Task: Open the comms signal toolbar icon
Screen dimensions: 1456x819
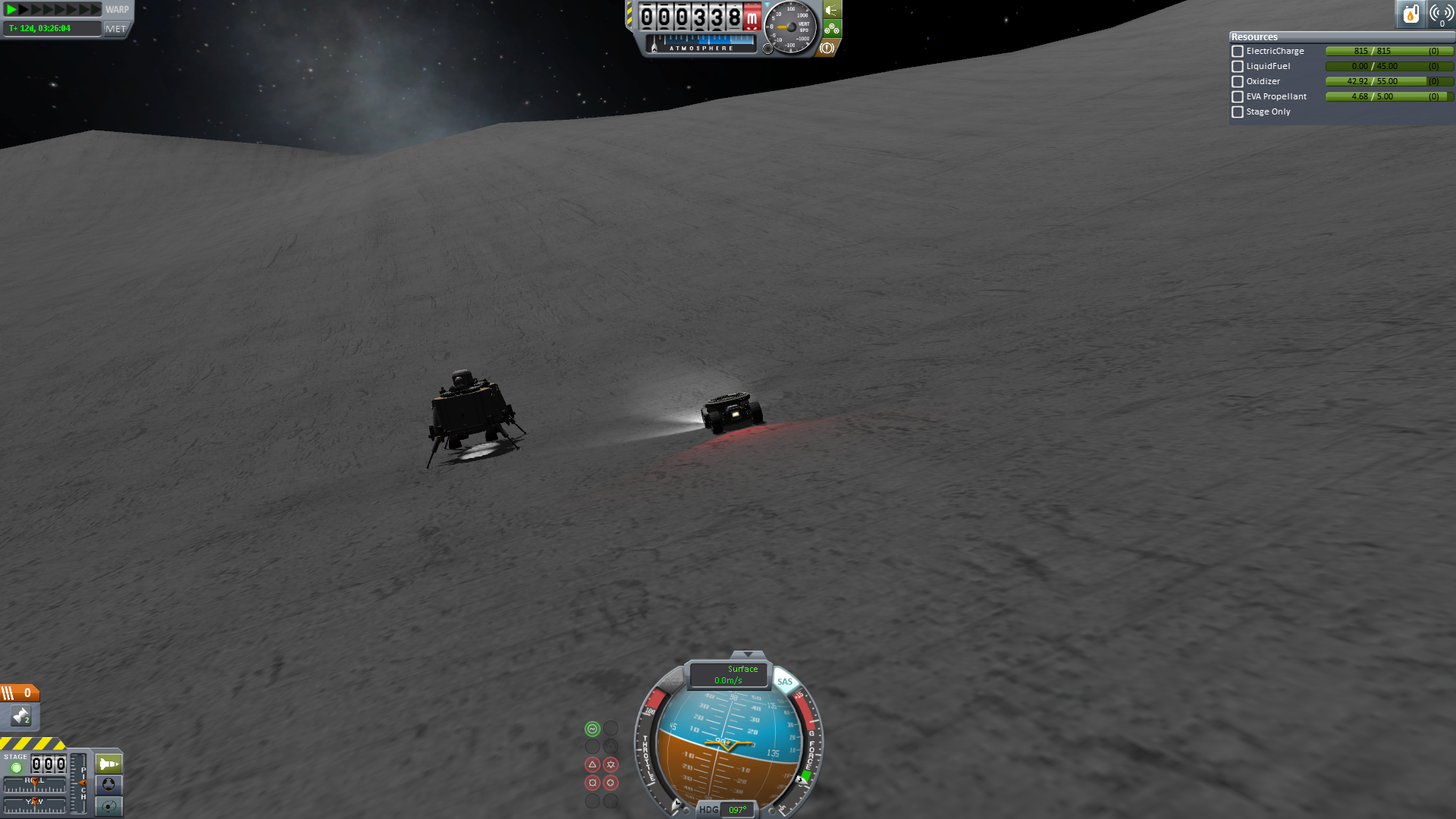Action: [x=1441, y=14]
